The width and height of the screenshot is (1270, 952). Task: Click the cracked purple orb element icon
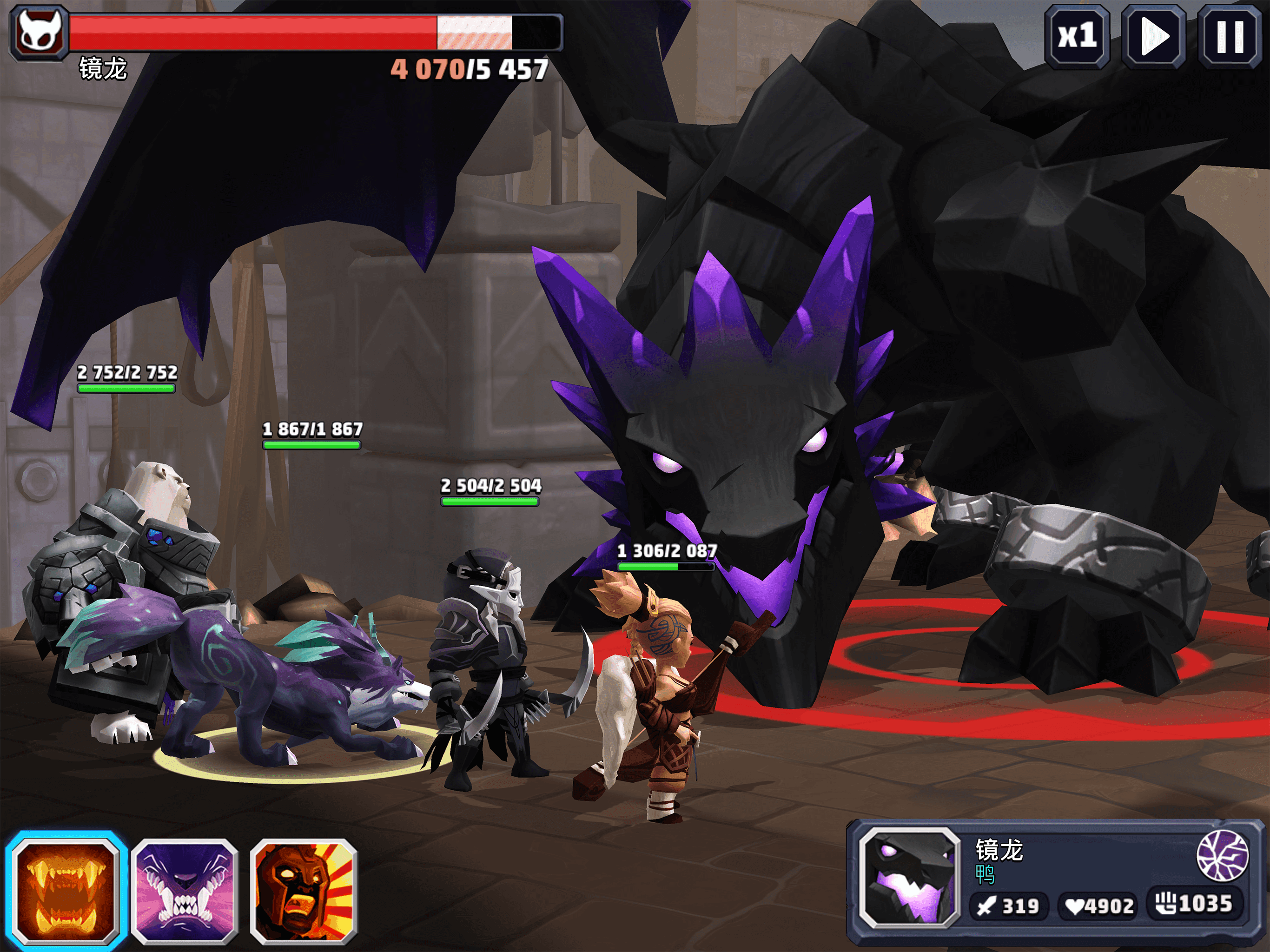tap(1222, 855)
